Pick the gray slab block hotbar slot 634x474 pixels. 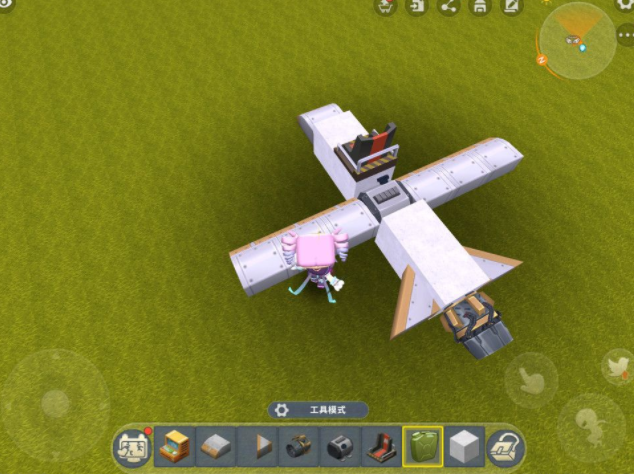(216, 445)
